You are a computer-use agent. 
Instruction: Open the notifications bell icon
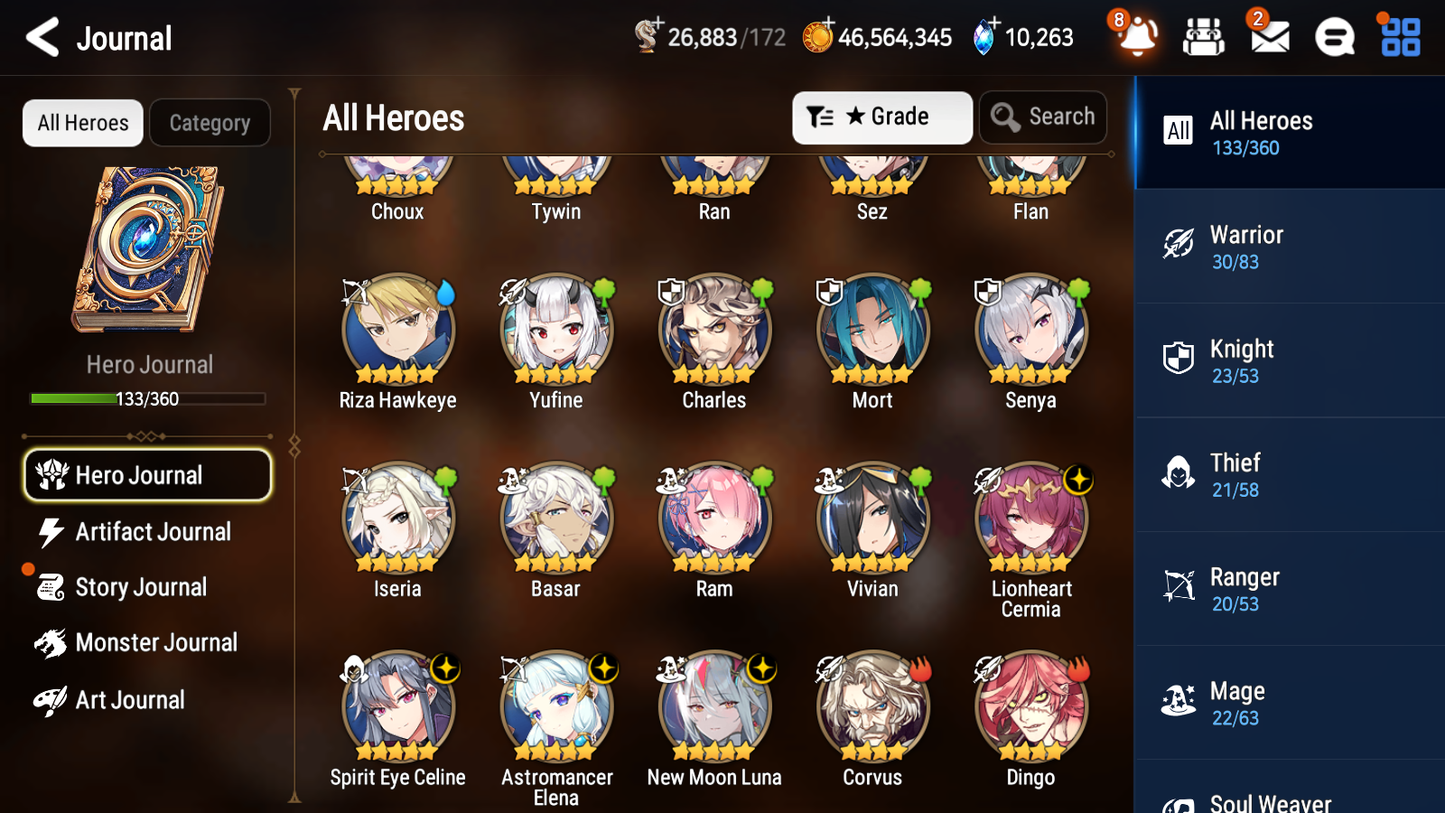coord(1135,38)
